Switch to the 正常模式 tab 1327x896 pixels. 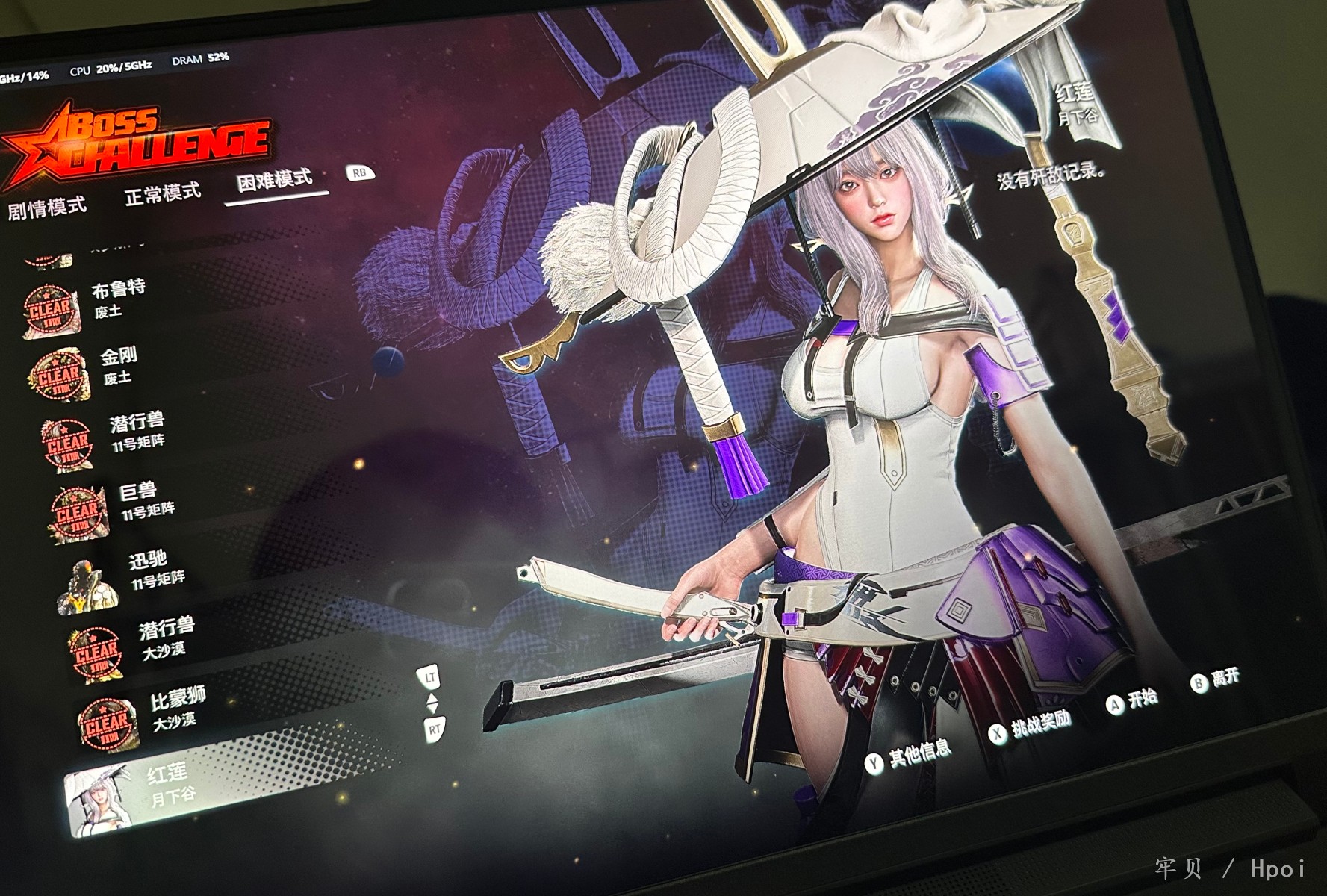162,193
